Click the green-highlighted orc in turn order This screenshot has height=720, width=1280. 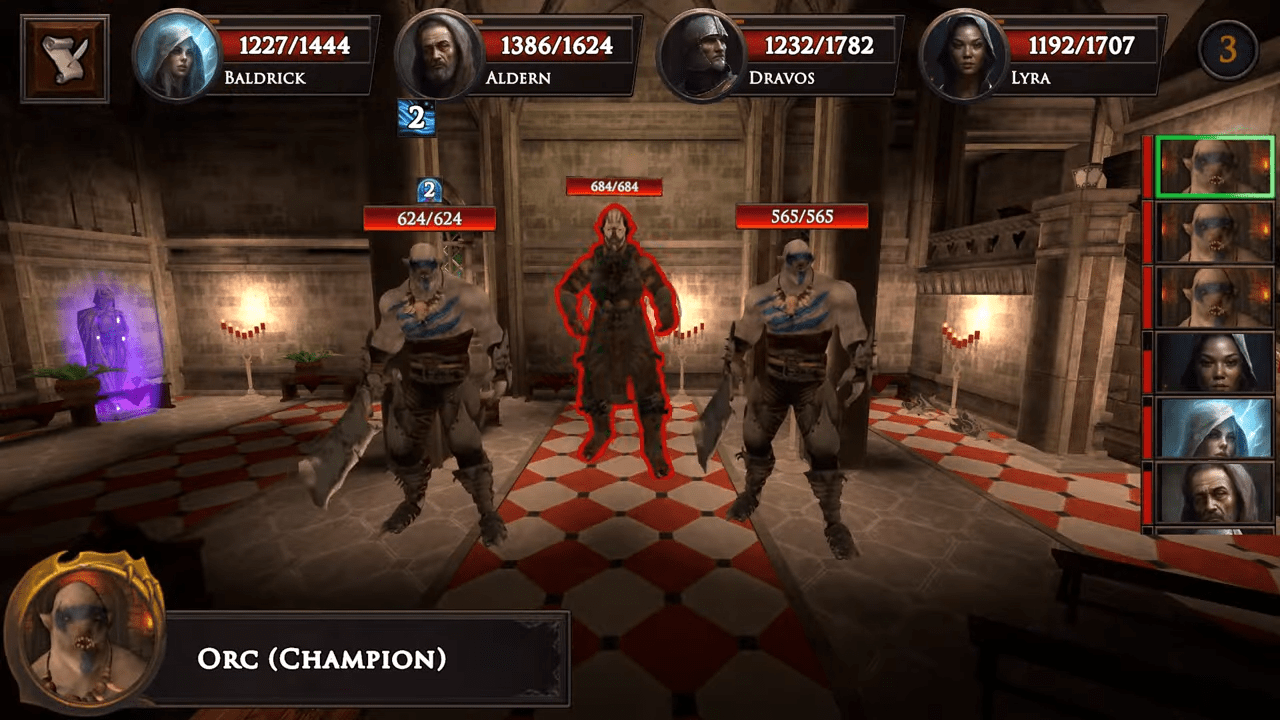pos(1215,167)
